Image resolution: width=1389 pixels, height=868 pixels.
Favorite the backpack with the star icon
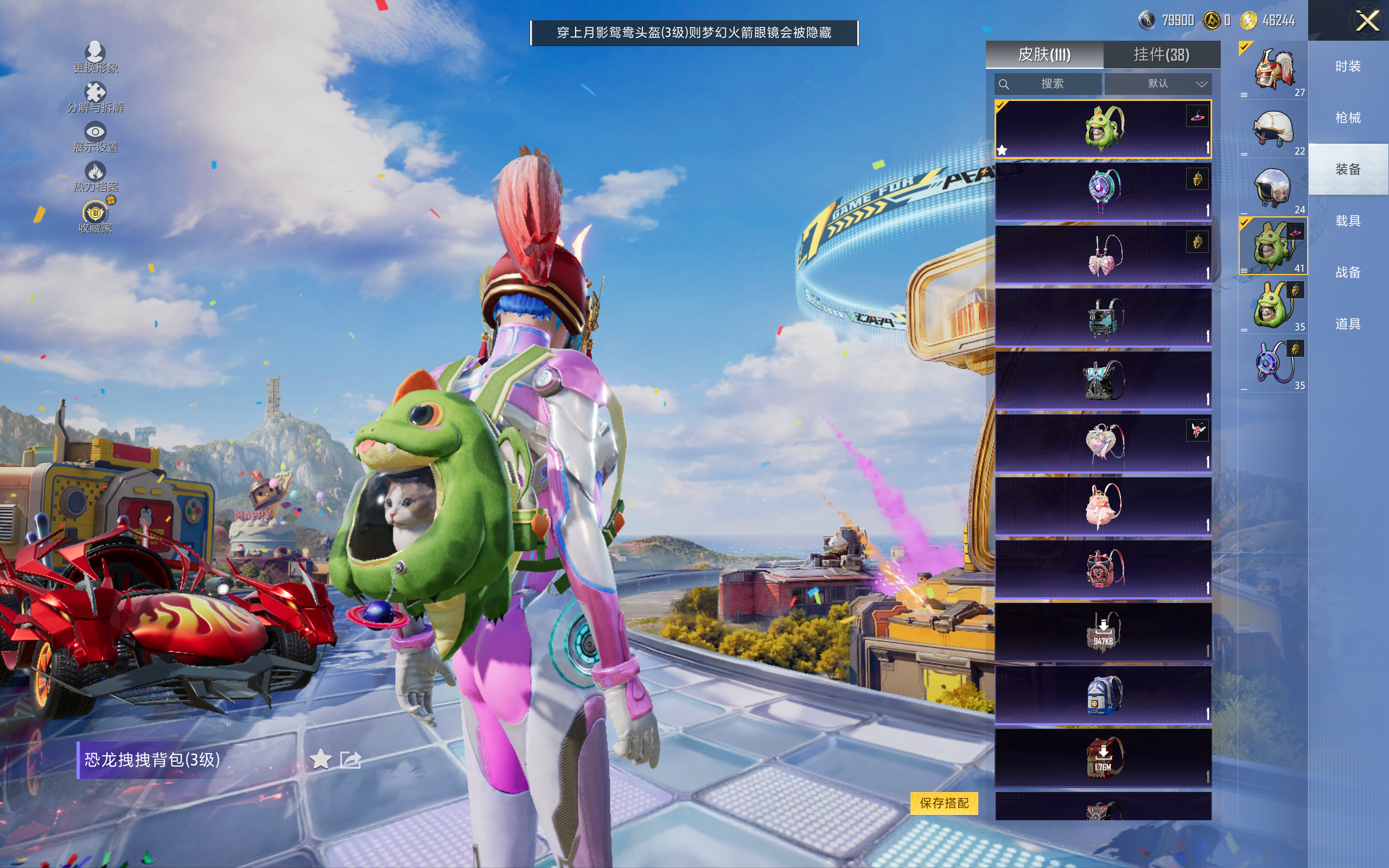click(x=320, y=759)
